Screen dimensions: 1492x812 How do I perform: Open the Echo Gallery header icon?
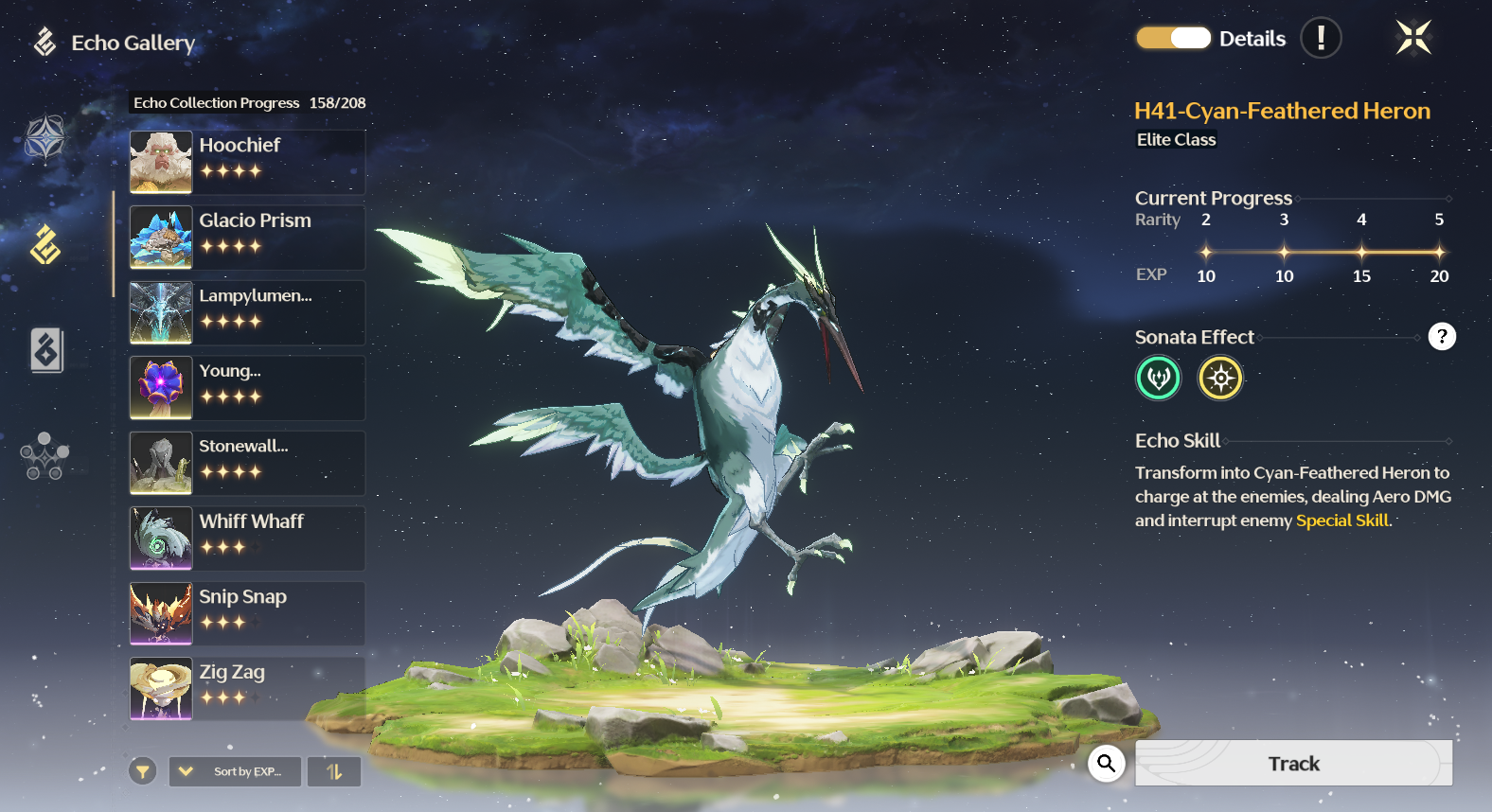(44, 43)
